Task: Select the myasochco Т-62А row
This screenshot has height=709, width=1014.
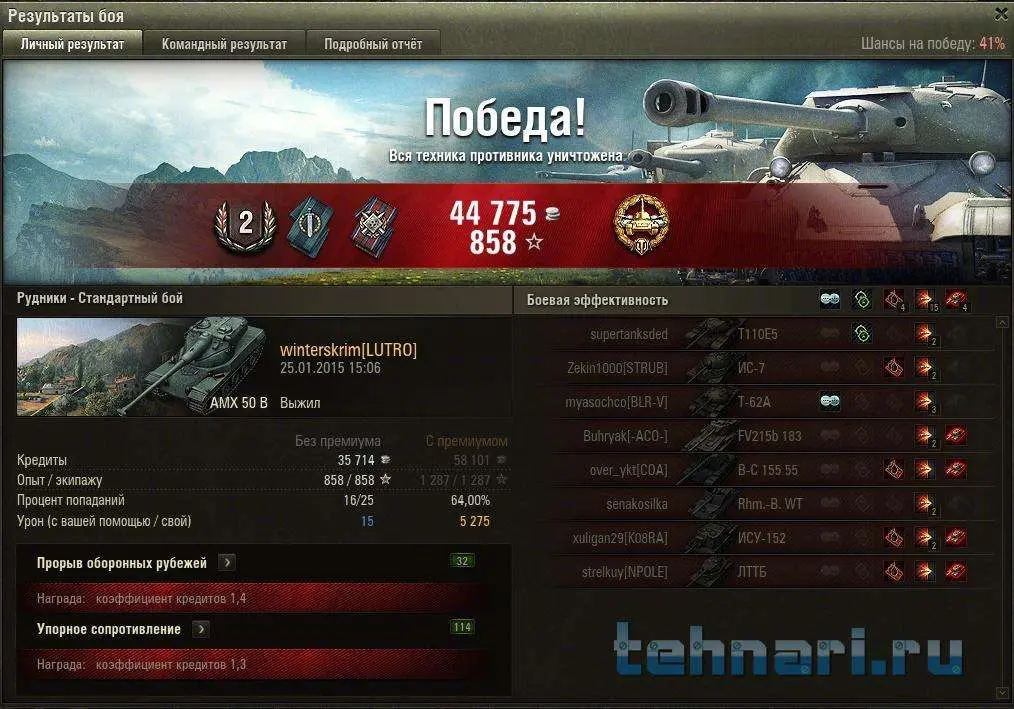Action: tap(760, 402)
